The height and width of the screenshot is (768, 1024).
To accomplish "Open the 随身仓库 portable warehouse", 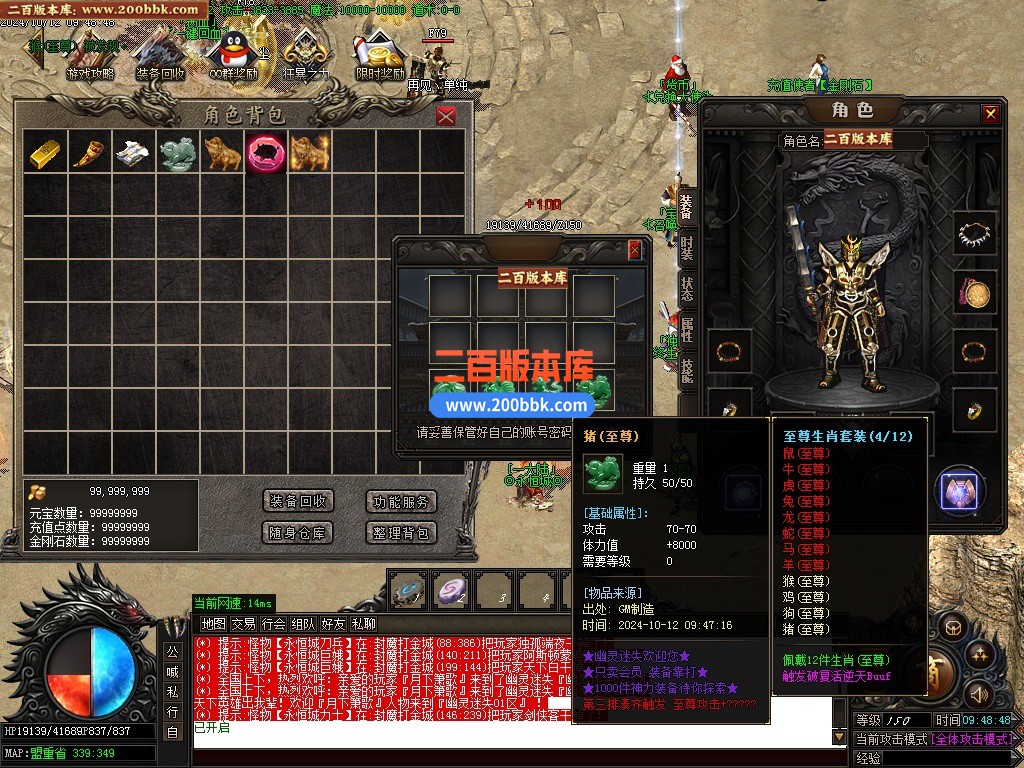I will [297, 532].
